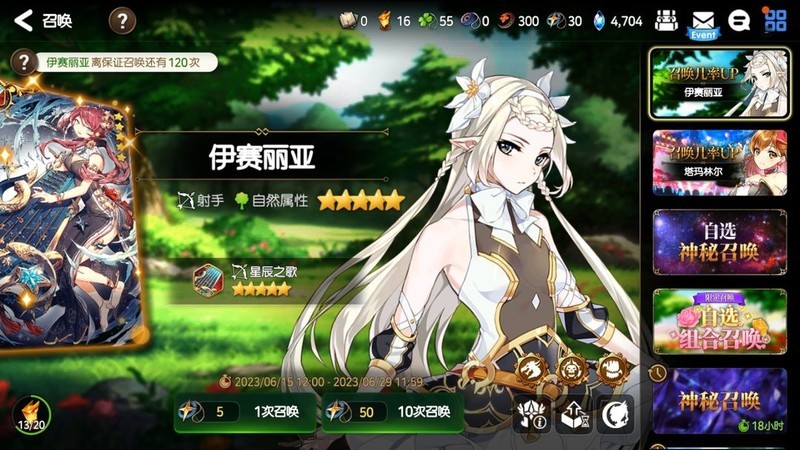Screen dimensions: 800x450
Task: Open the question mark help beside 召唤
Action: 122,20
